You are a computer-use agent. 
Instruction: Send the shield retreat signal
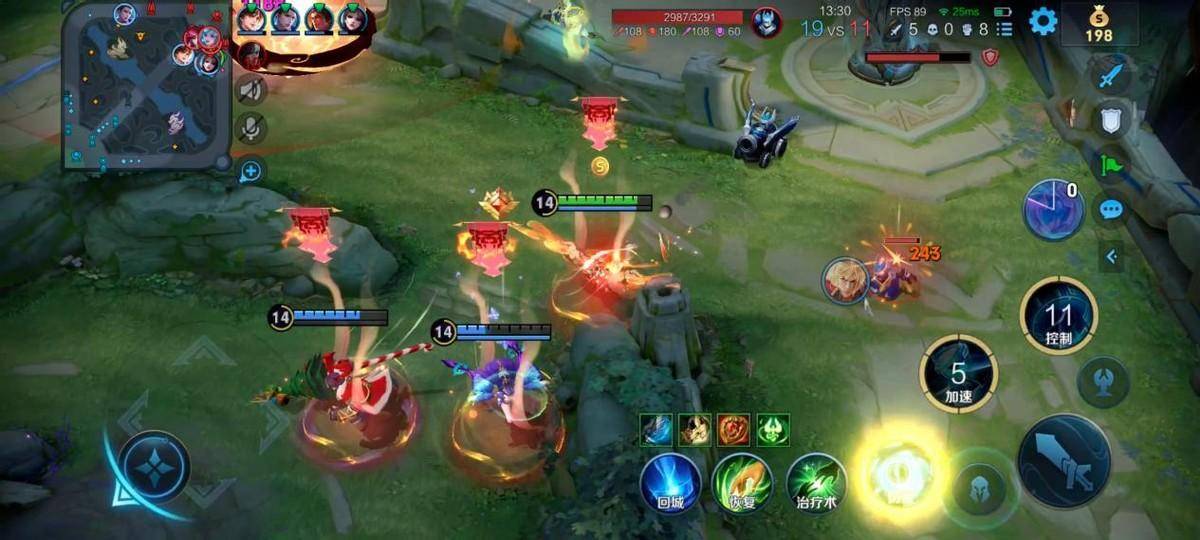click(x=1111, y=121)
